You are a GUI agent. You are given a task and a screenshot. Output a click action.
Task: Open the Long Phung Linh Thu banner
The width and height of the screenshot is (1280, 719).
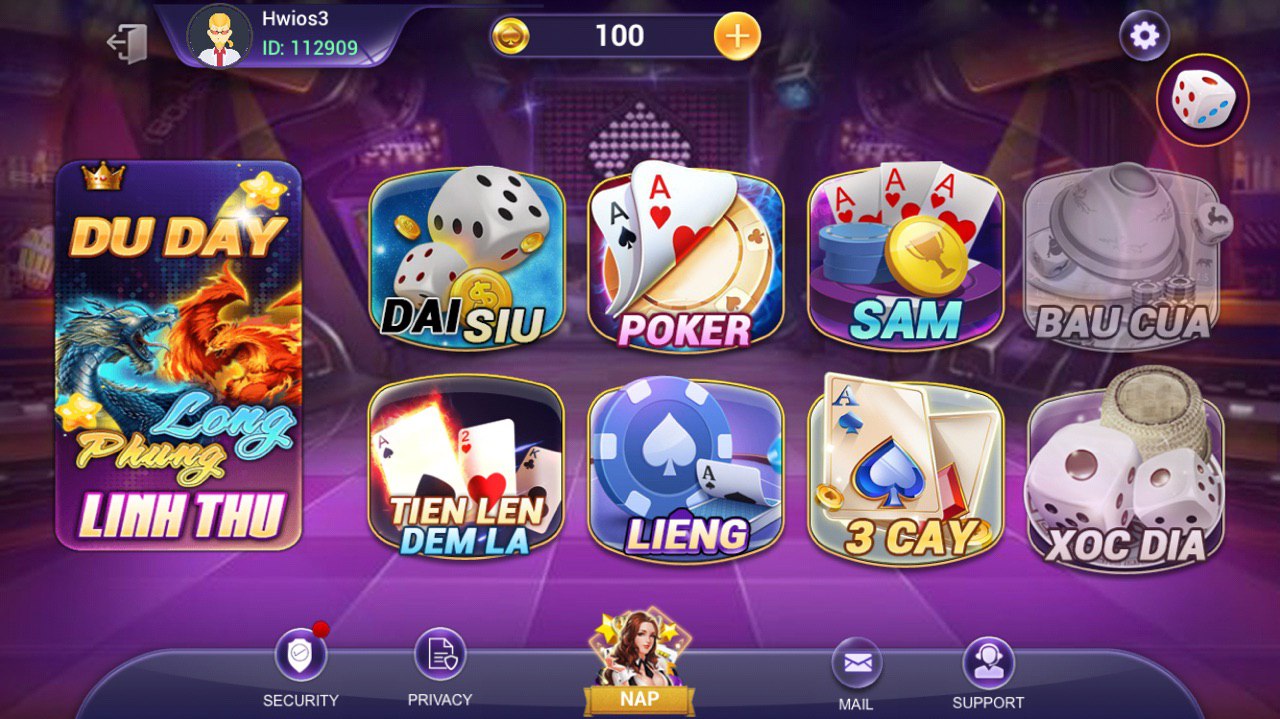pos(179,355)
